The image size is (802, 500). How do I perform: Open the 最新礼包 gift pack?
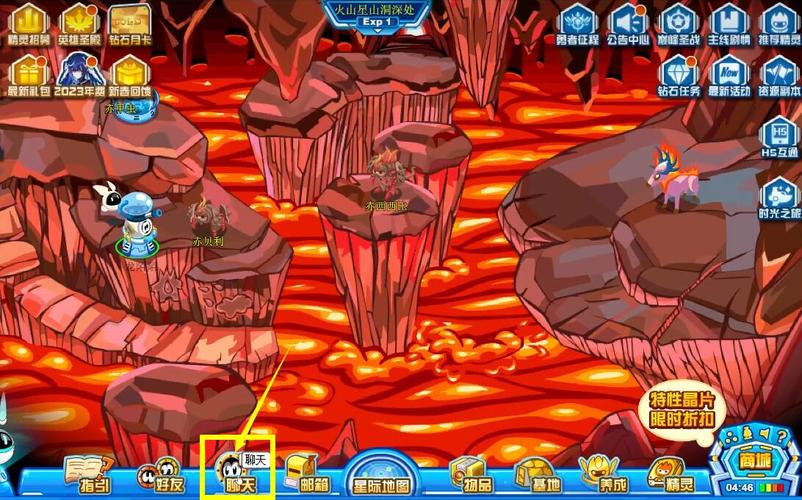point(30,75)
